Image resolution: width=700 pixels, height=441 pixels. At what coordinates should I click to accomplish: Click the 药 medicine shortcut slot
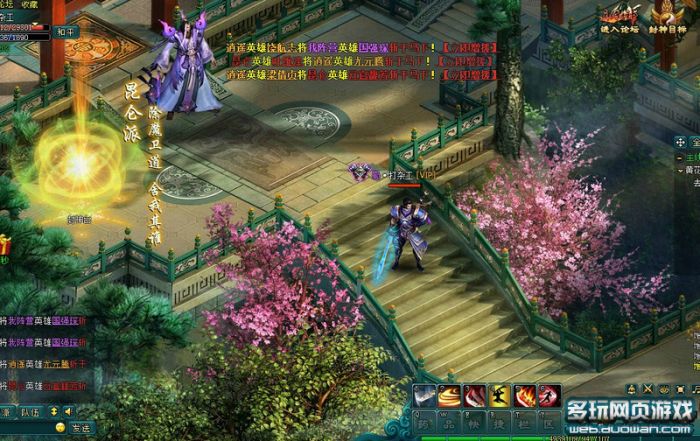(425, 422)
